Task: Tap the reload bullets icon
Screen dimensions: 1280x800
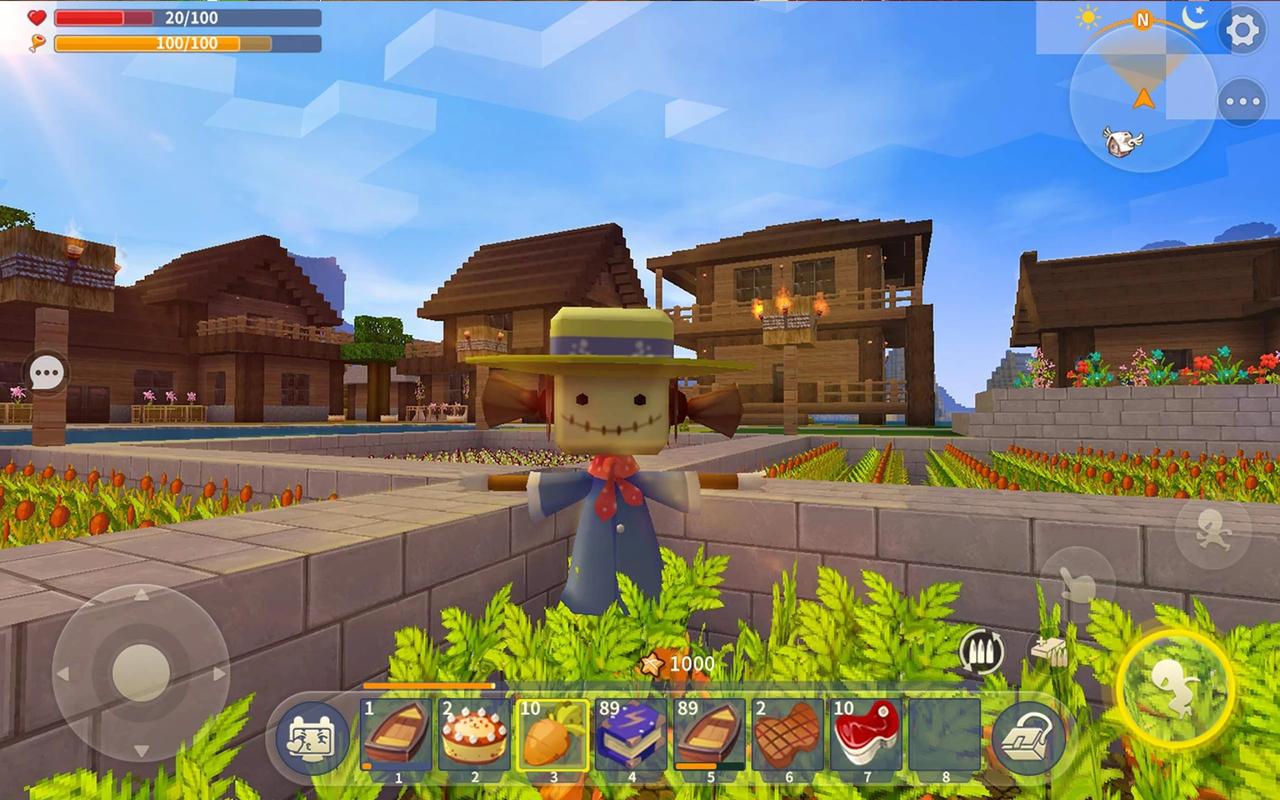Action: 981,652
